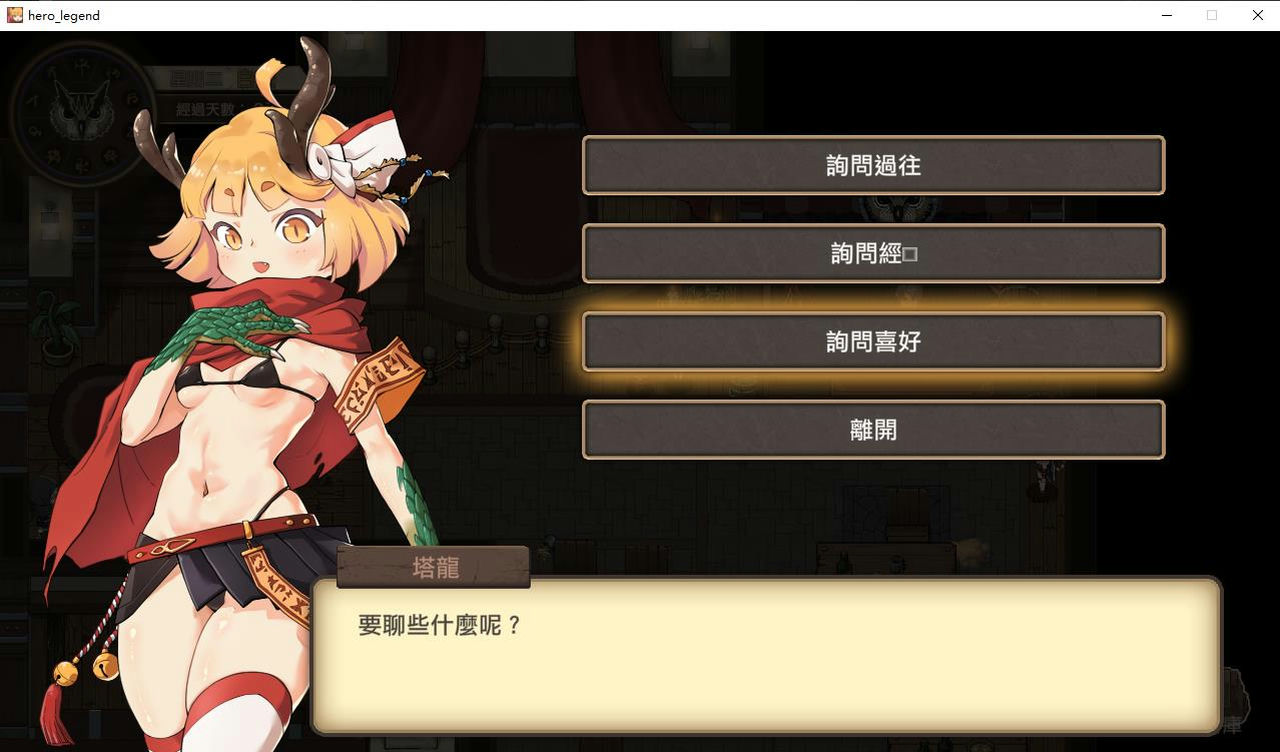Click the hero_legend title text in the title bar
Image resolution: width=1280 pixels, height=752 pixels.
(x=64, y=15)
